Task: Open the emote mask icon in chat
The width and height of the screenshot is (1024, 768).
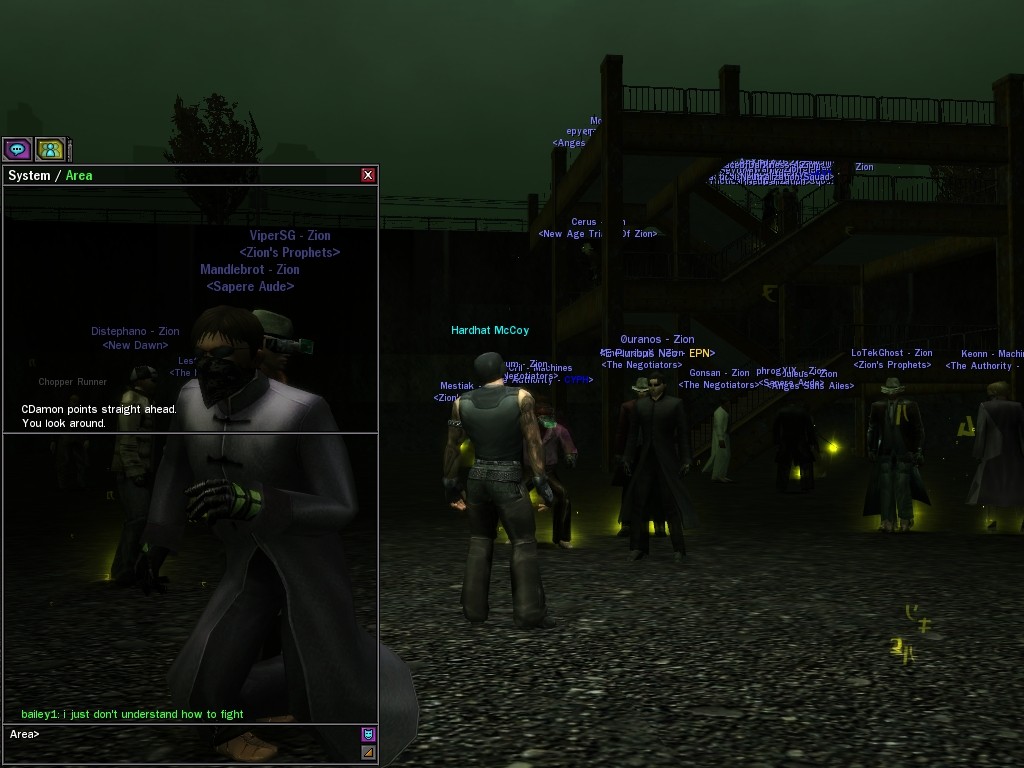Action: coord(368,735)
